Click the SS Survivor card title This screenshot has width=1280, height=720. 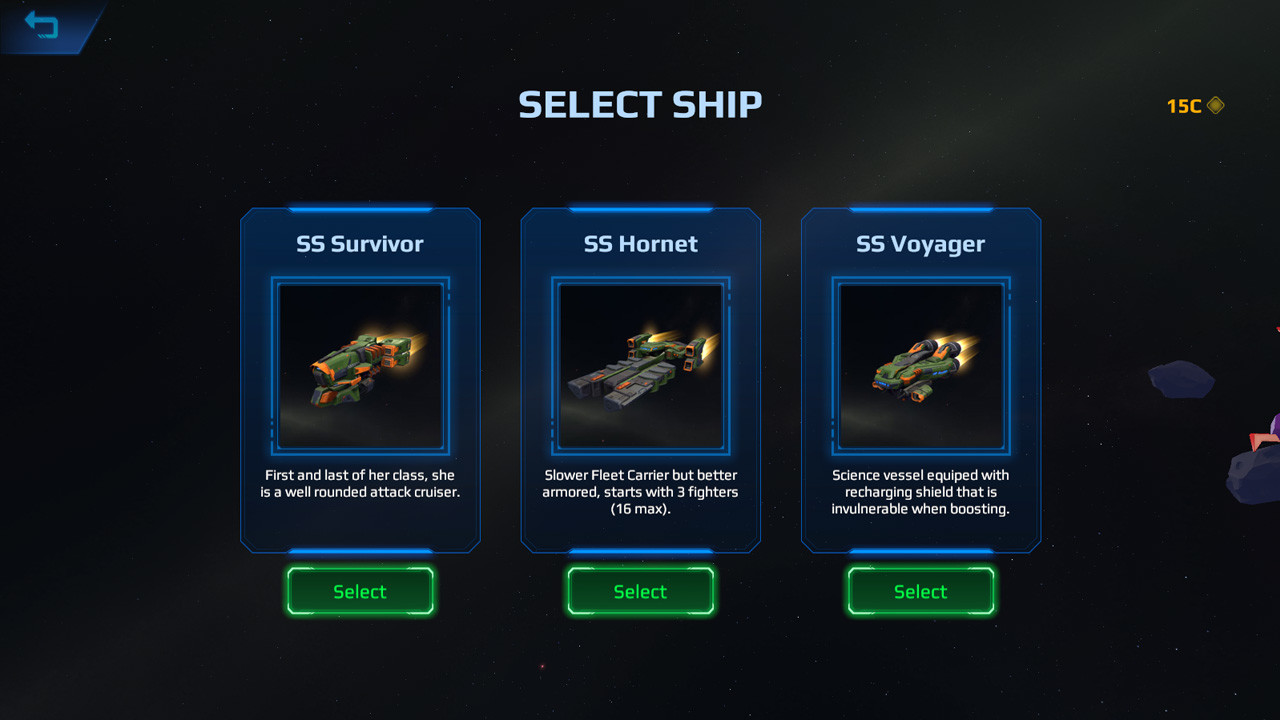point(360,243)
